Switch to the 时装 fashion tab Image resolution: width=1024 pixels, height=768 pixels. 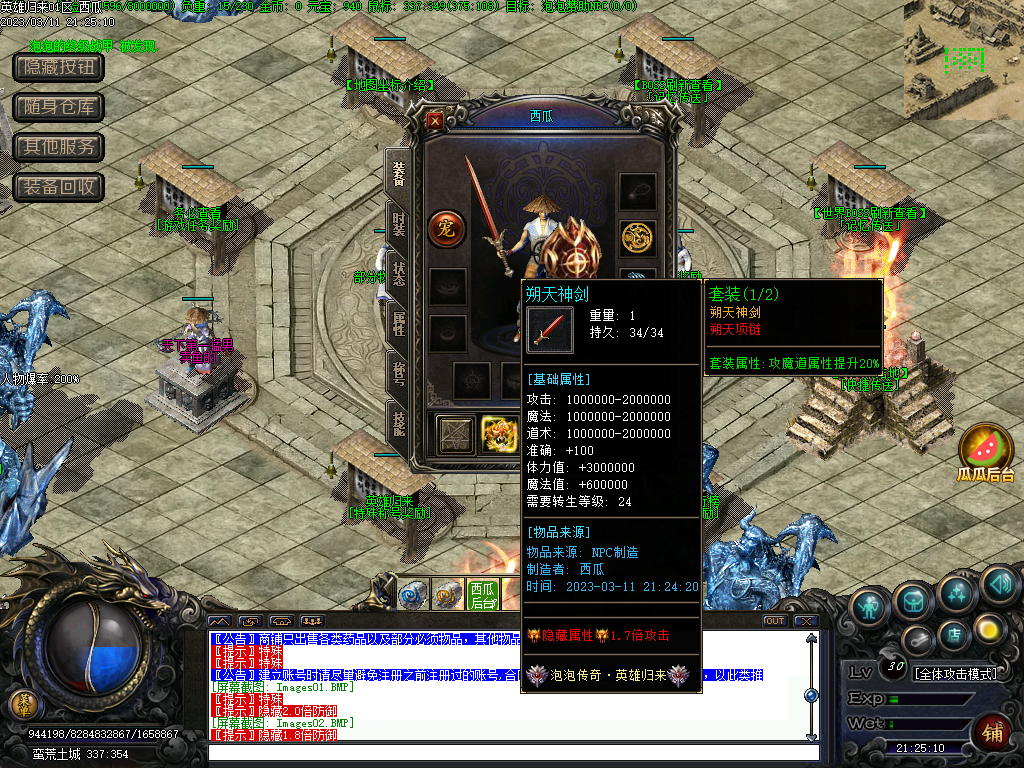[398, 225]
